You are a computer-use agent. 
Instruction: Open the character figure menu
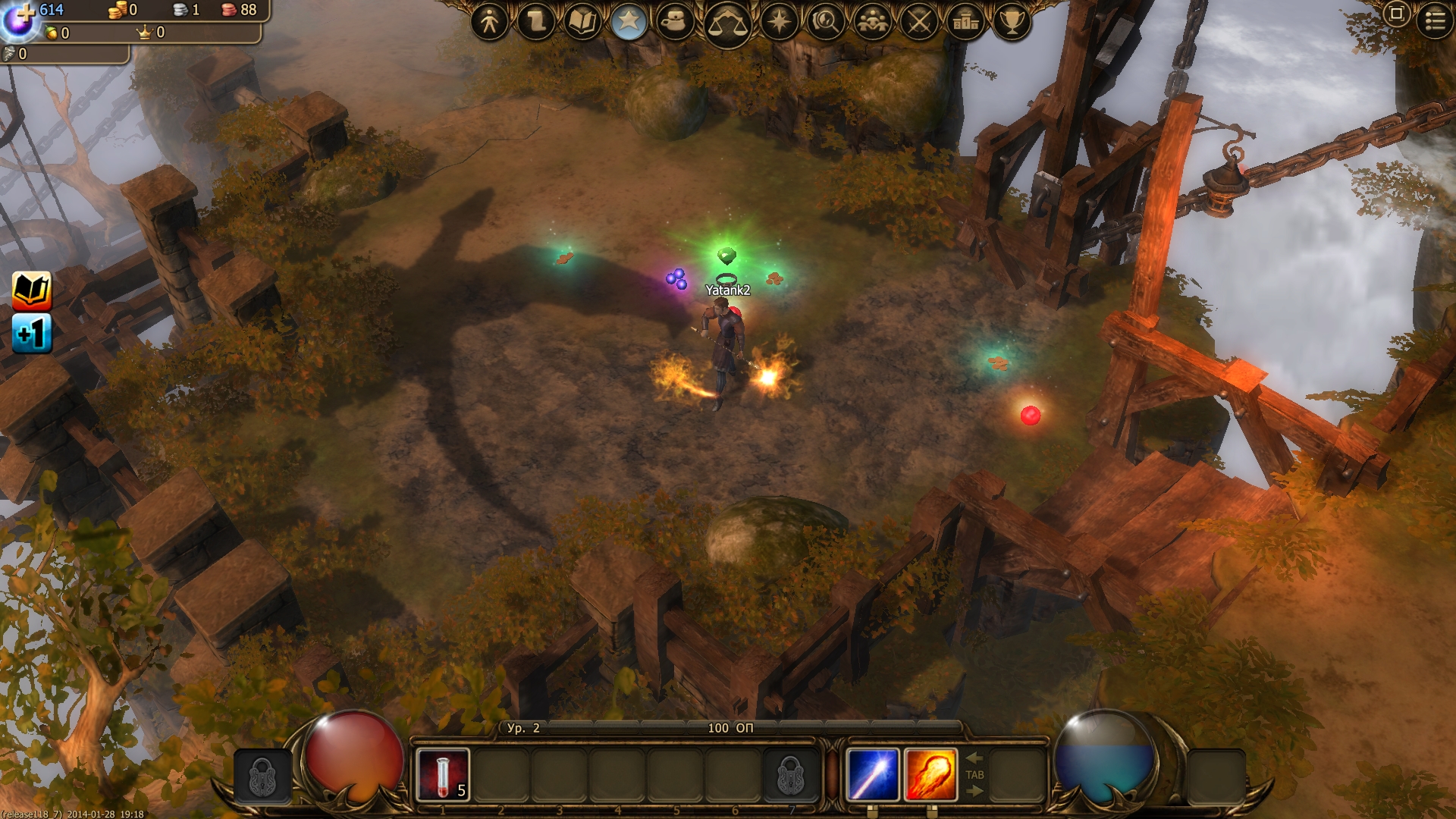tap(489, 22)
